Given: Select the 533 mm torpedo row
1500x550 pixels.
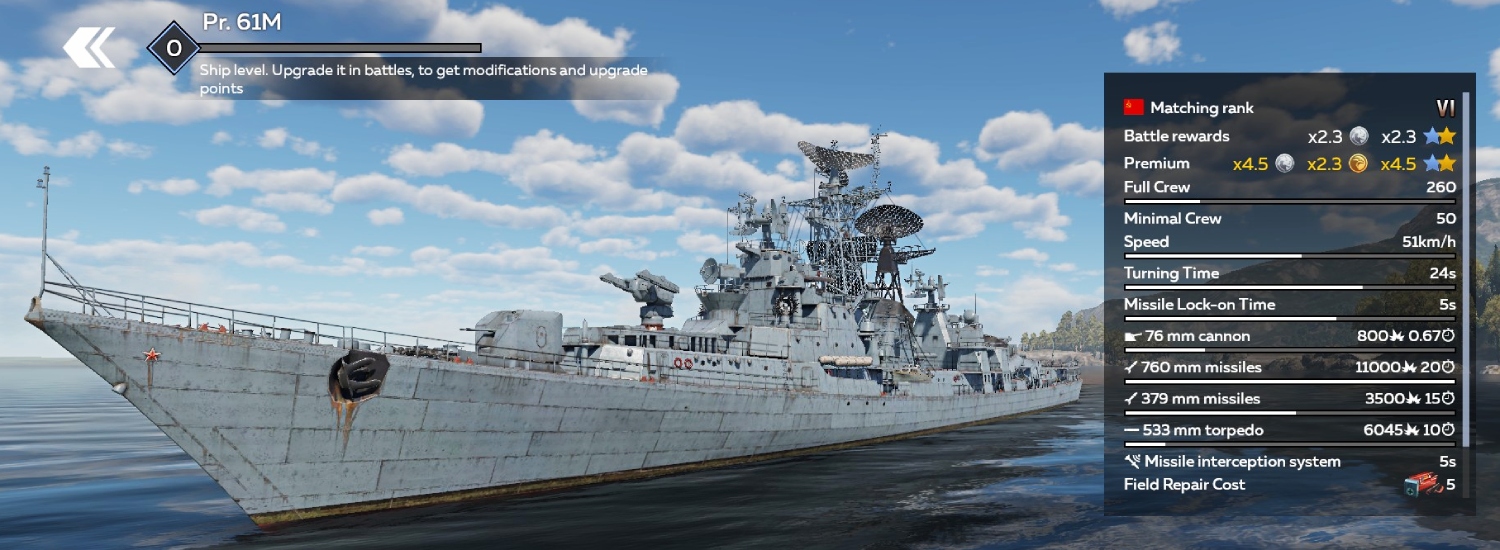Looking at the screenshot, I should click(x=1288, y=430).
